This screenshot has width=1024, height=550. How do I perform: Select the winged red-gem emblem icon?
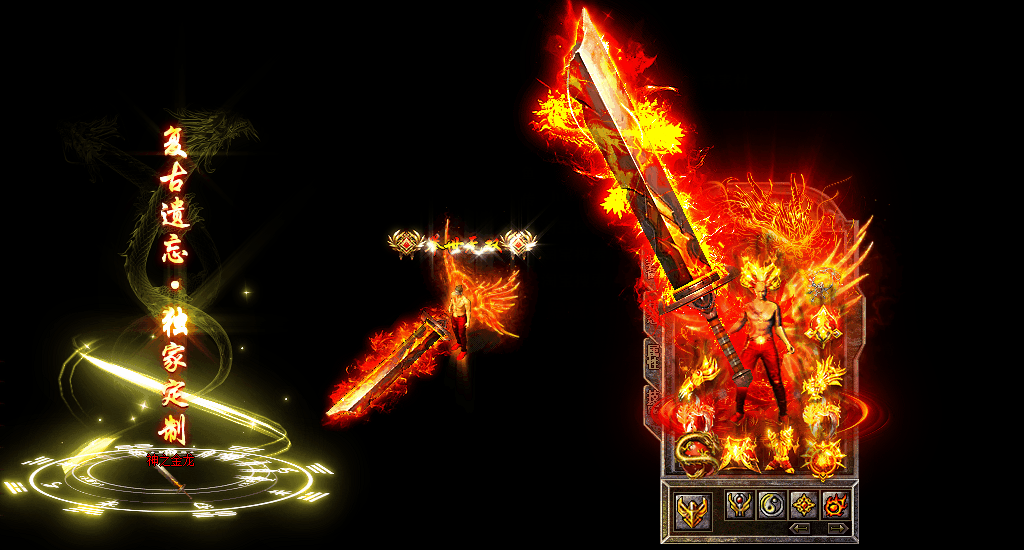(740, 504)
